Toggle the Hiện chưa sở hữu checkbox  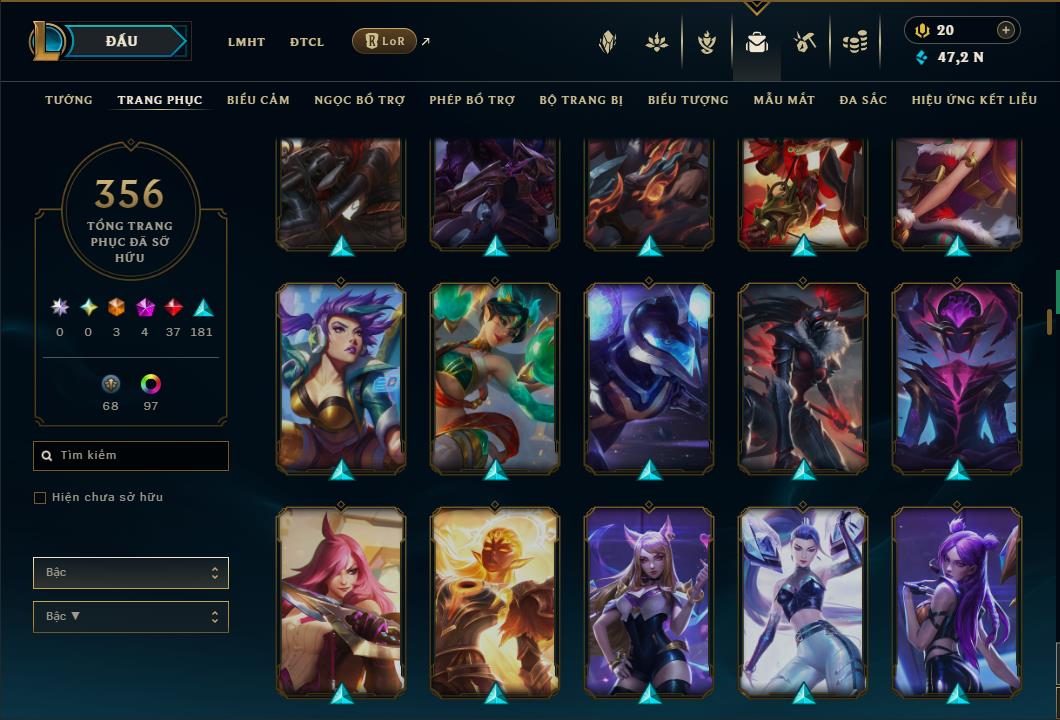coord(40,498)
